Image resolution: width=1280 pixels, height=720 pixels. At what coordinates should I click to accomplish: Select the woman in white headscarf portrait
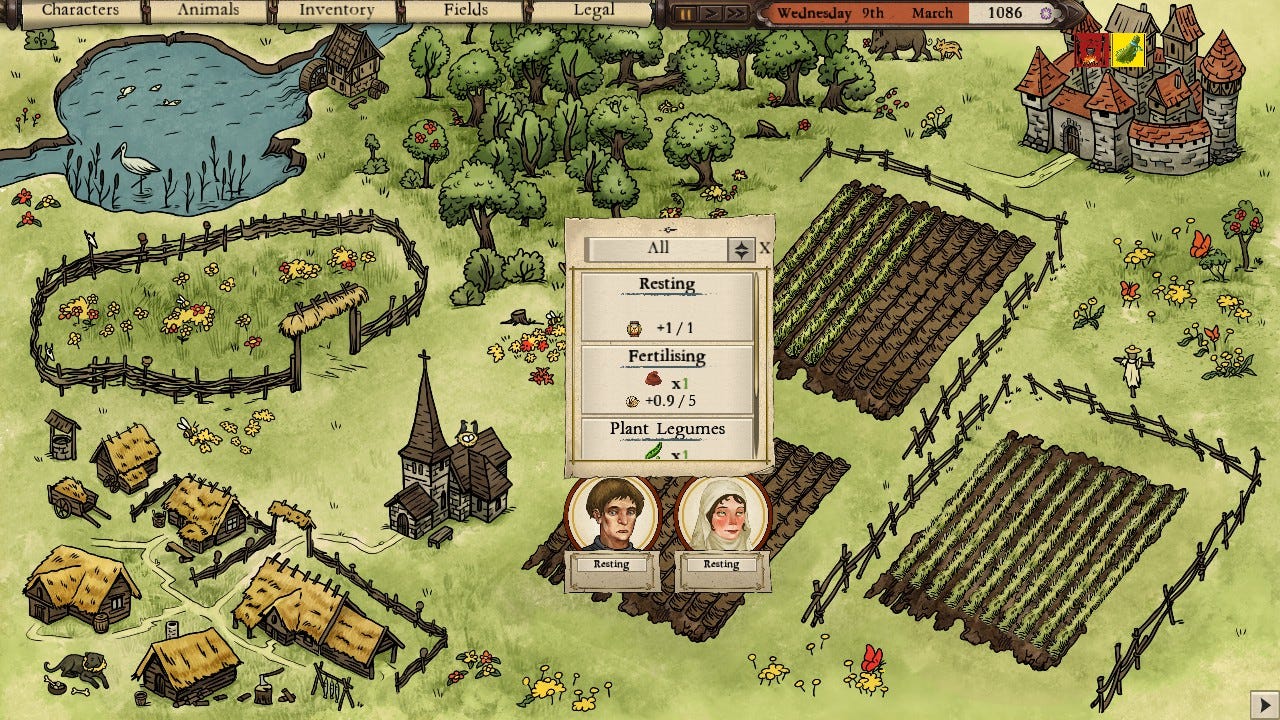[722, 514]
